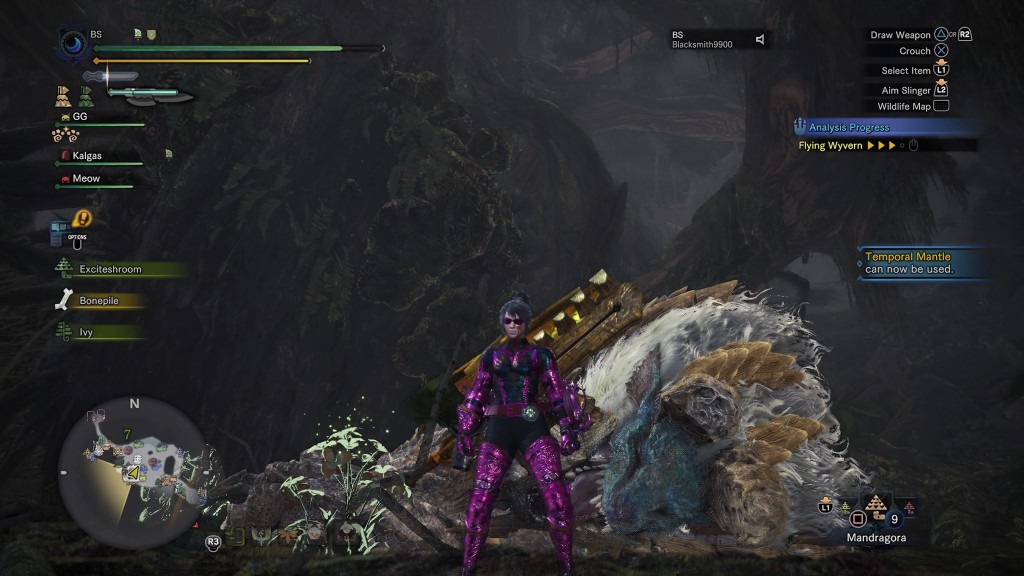This screenshot has height=576, width=1024.
Task: Click the Blacksmith9900 voice chat speaker icon
Action: tap(760, 39)
